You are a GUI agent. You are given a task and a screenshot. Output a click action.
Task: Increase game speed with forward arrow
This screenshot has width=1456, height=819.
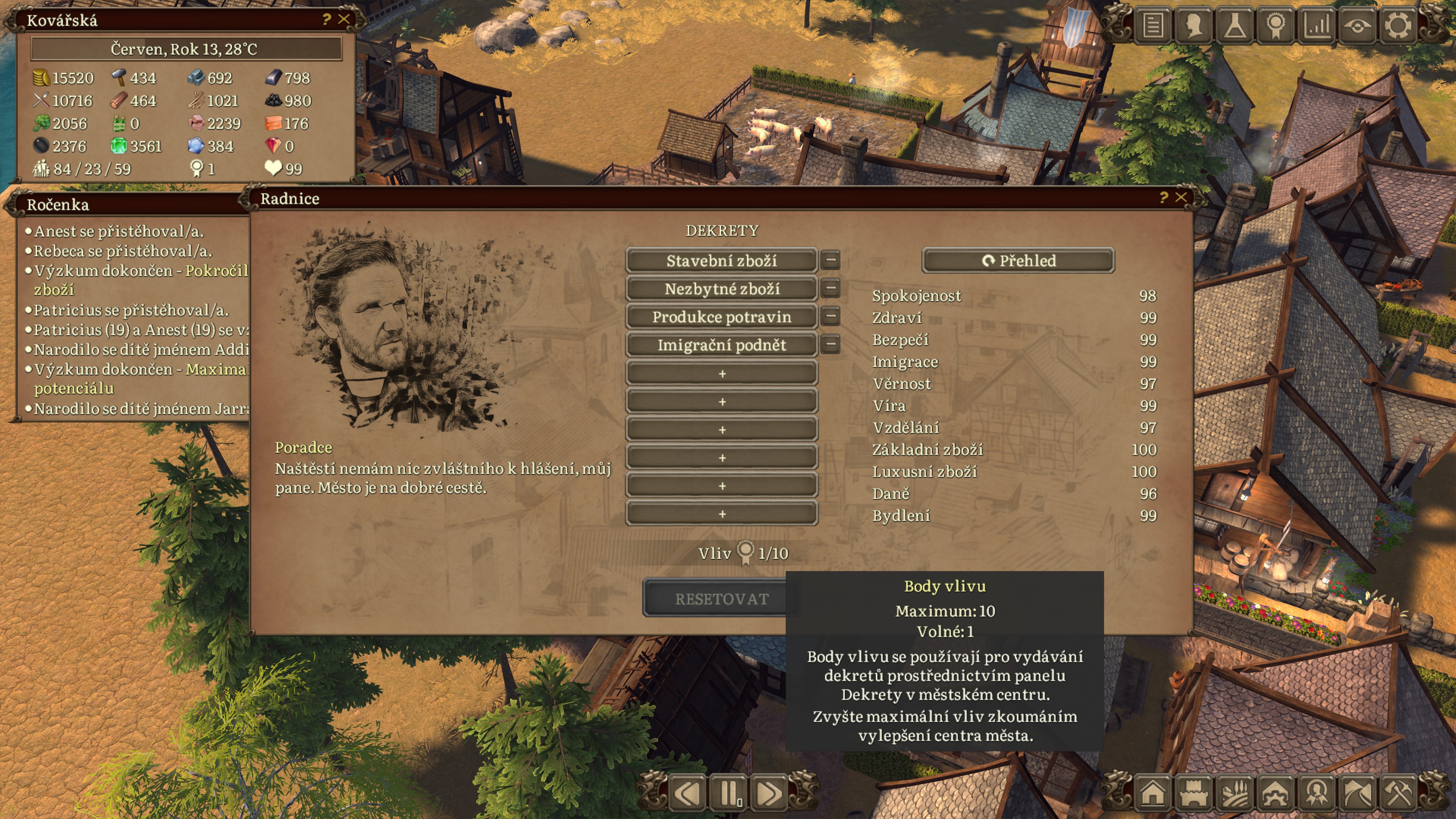click(x=769, y=794)
